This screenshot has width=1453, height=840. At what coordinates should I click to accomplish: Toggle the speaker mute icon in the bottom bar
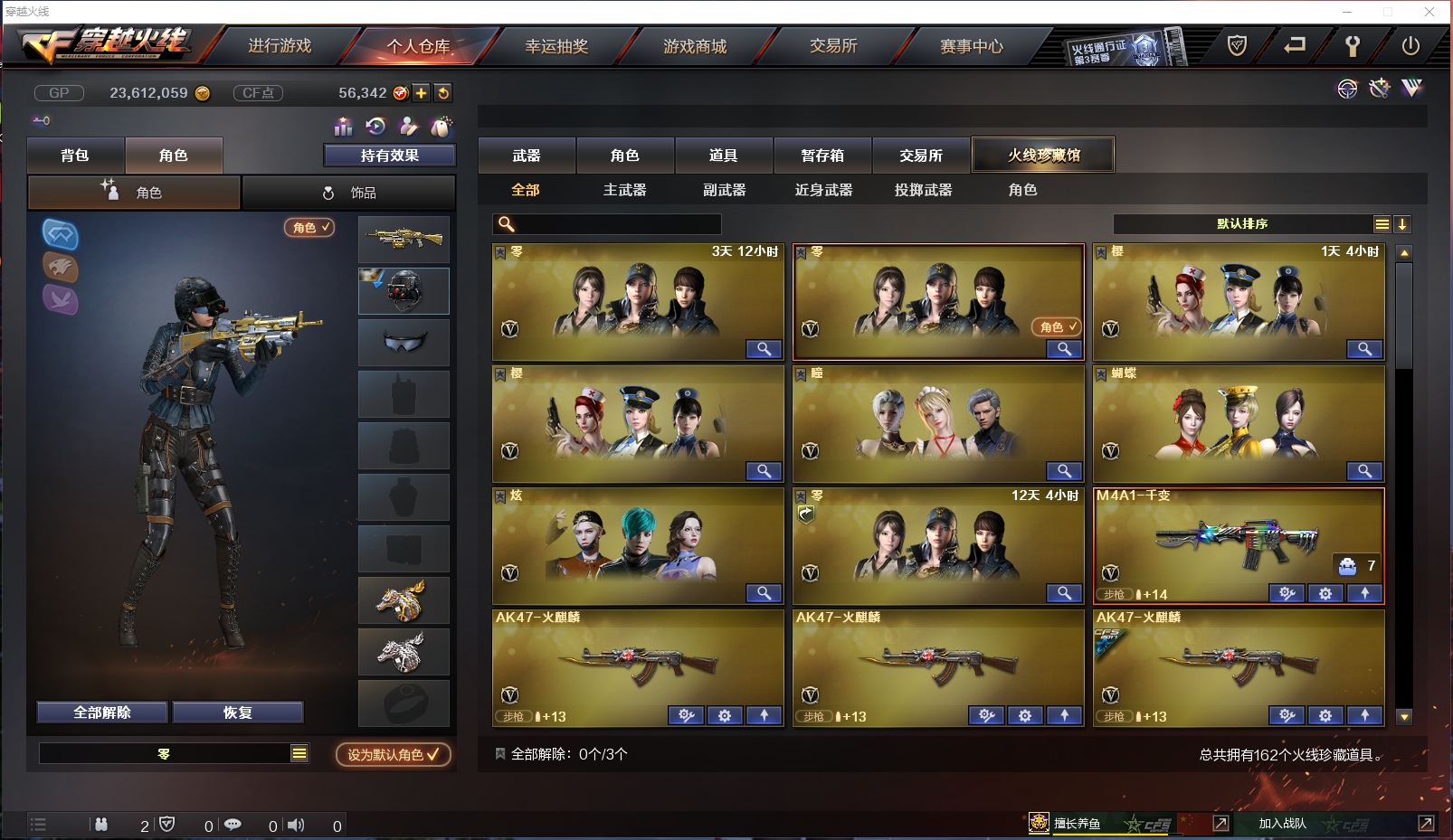[x=296, y=825]
